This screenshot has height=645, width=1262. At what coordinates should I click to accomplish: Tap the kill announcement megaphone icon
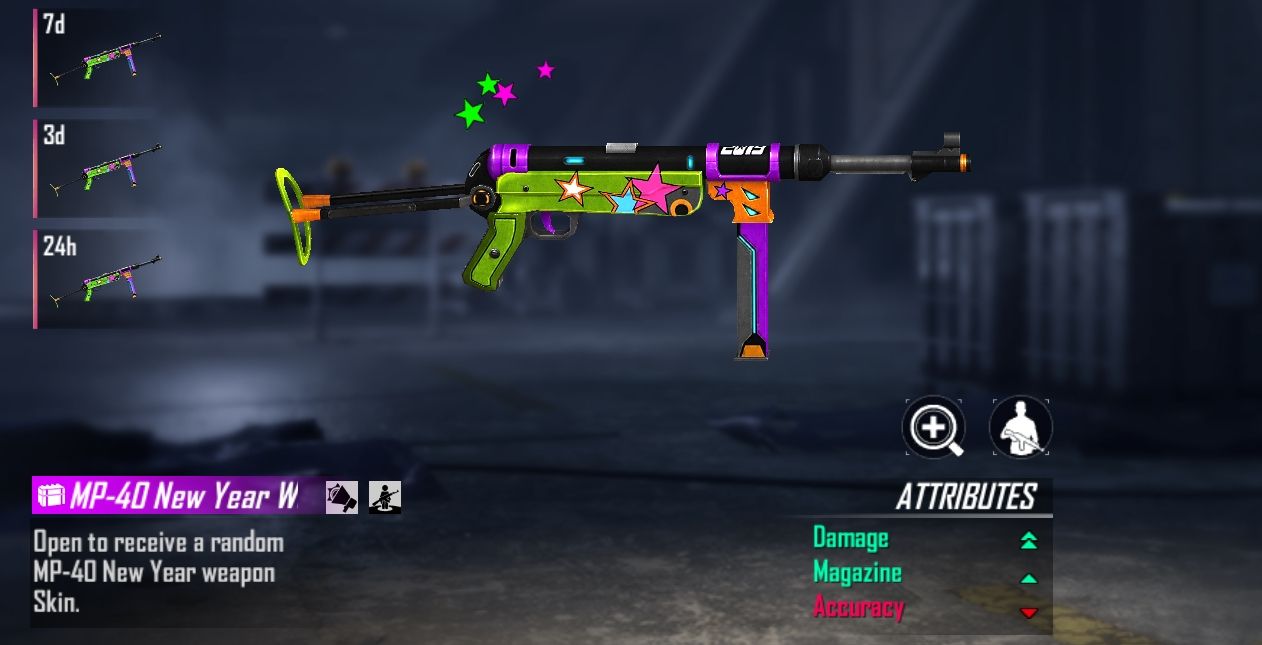(342, 496)
